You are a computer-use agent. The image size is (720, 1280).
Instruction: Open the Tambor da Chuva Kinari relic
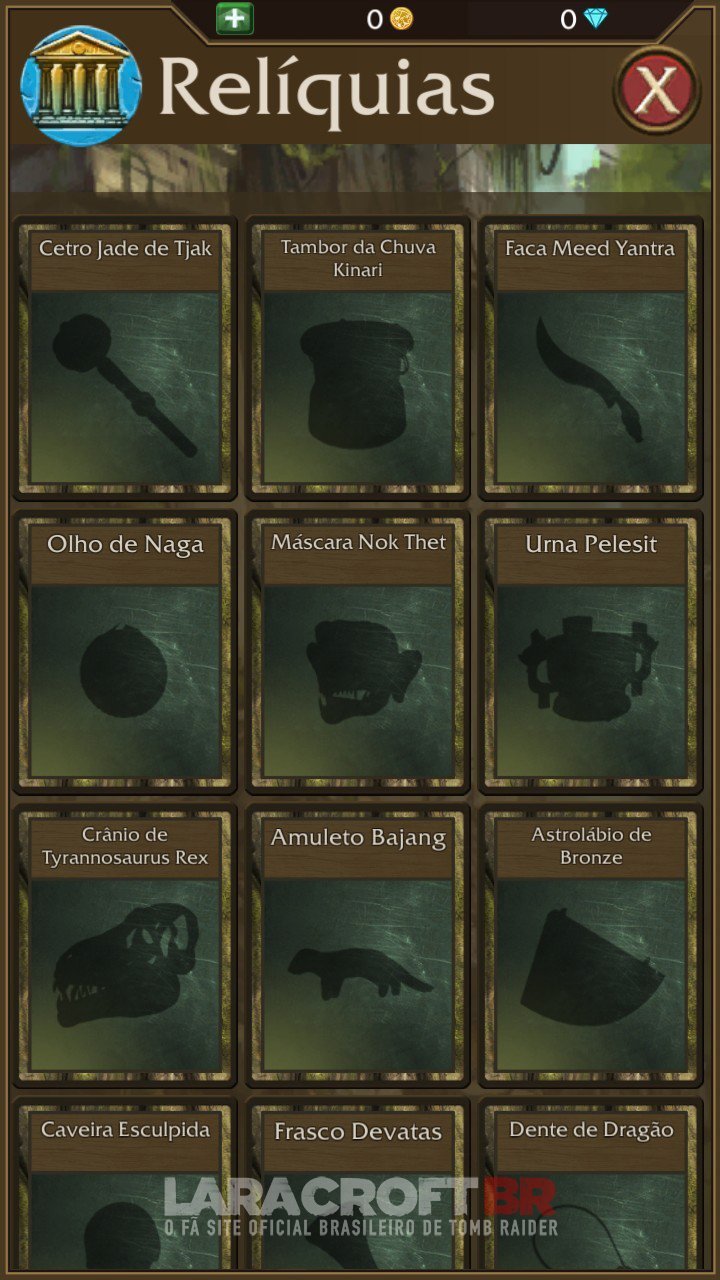[x=358, y=358]
